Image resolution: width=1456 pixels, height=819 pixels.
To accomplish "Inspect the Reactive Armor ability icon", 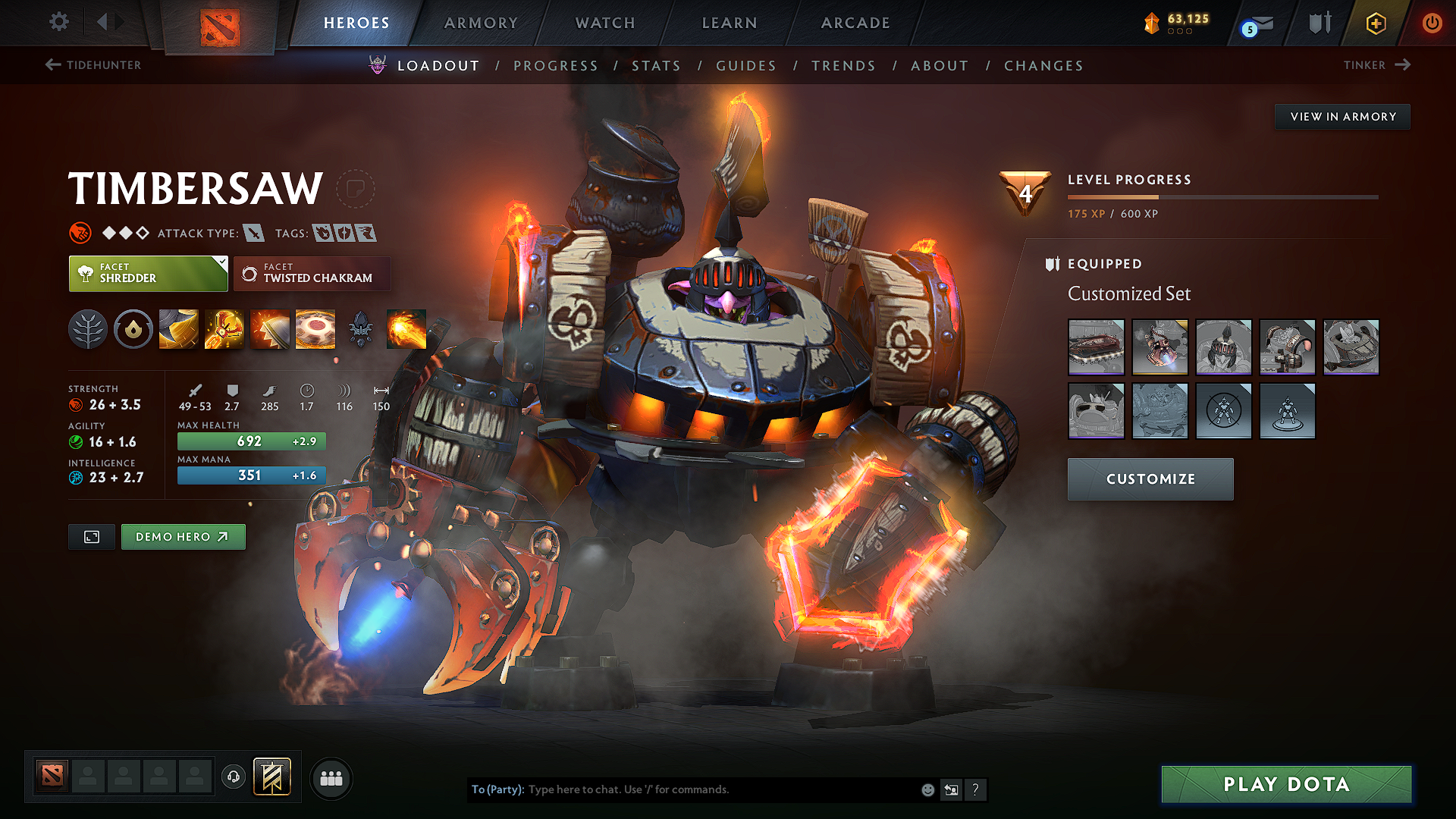I will click(269, 328).
